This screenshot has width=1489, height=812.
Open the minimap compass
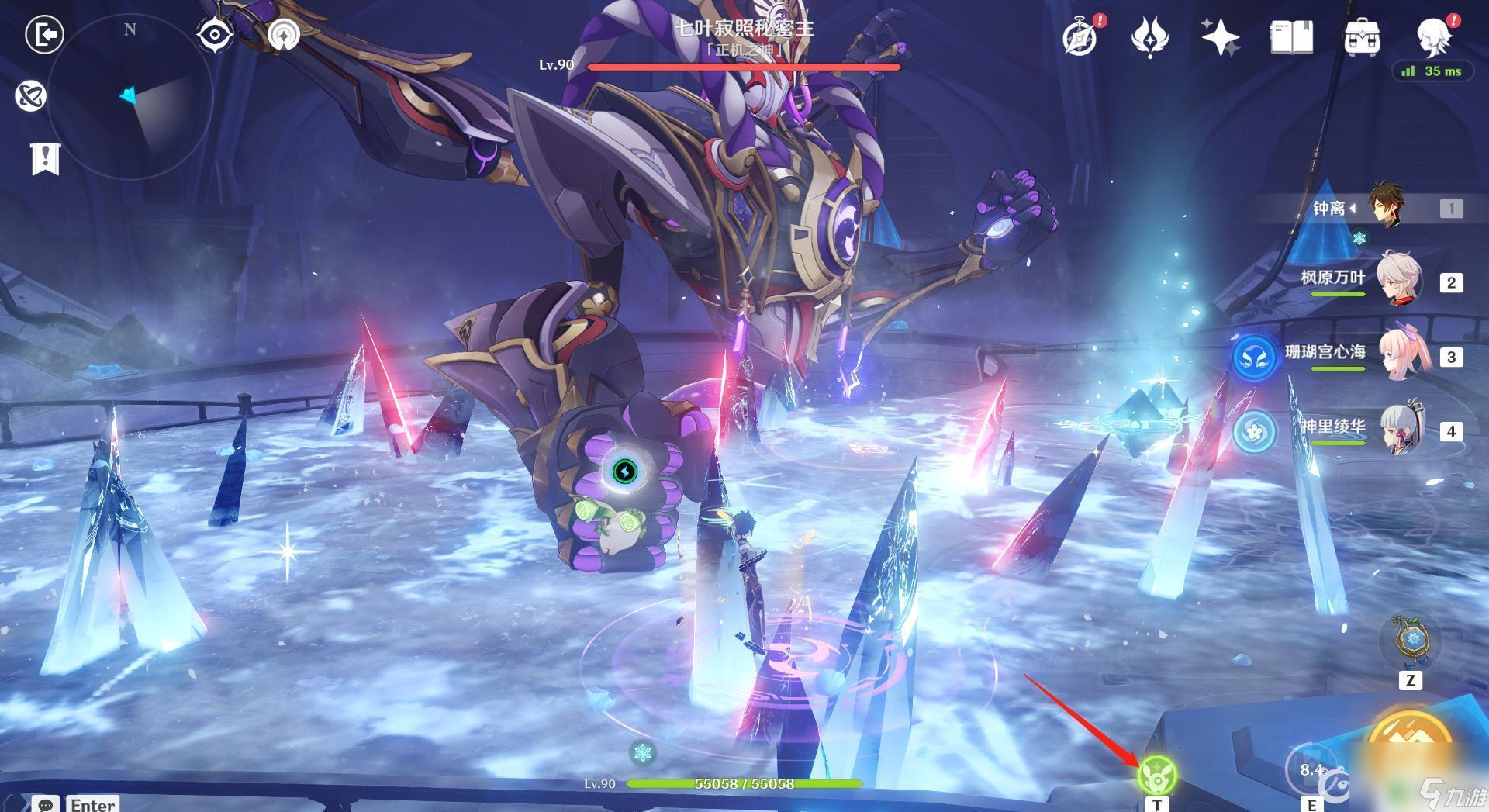(130, 97)
